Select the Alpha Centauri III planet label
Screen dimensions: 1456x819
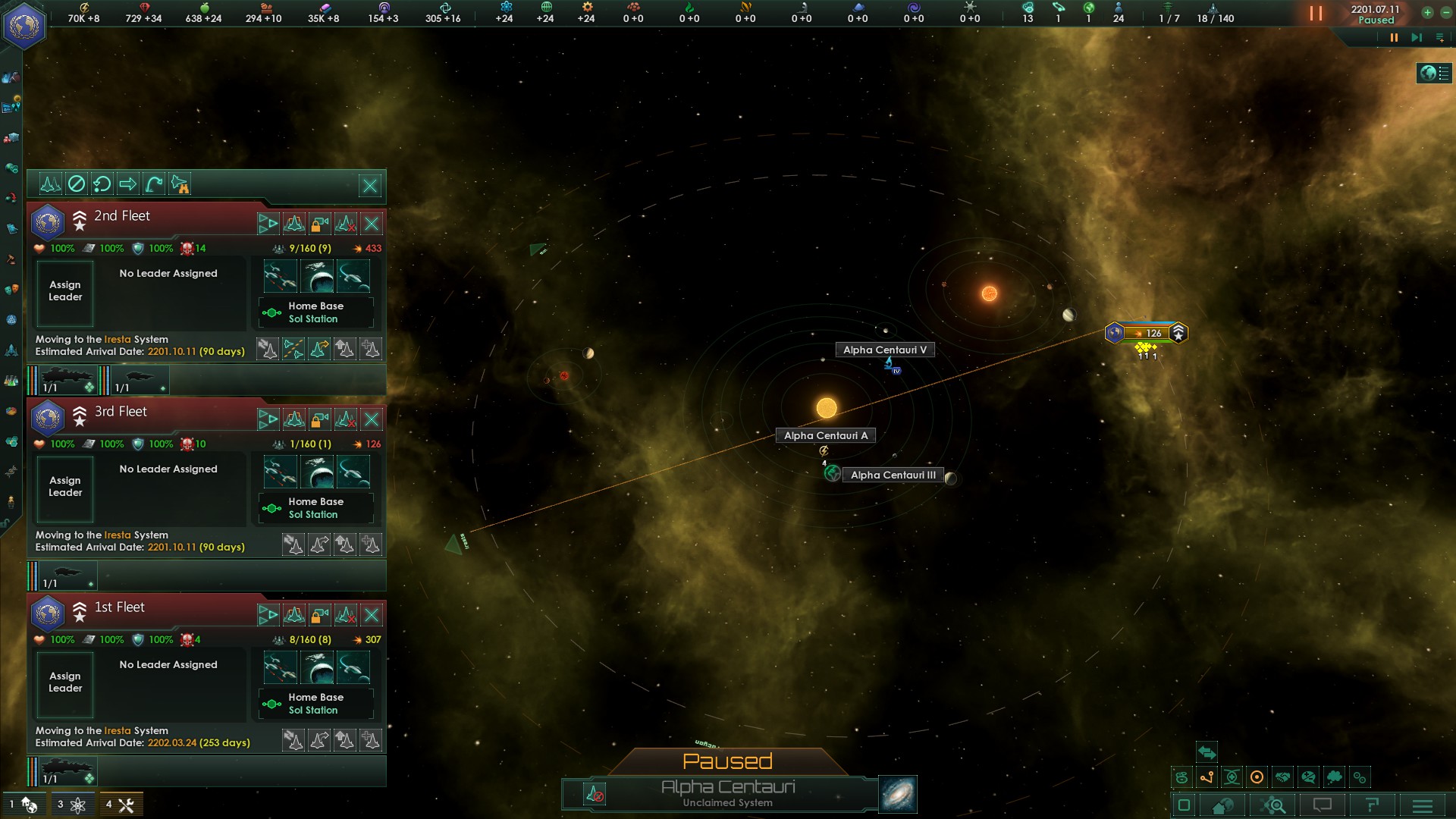pos(893,475)
